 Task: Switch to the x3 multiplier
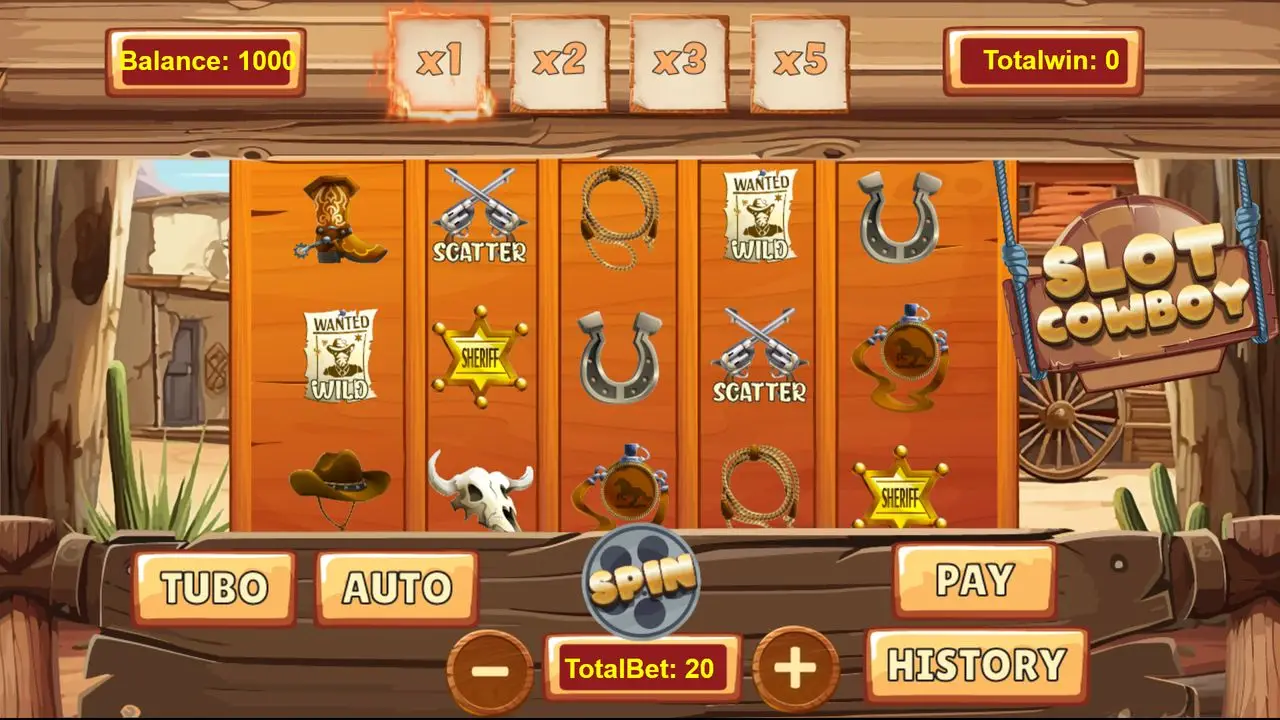pos(679,62)
